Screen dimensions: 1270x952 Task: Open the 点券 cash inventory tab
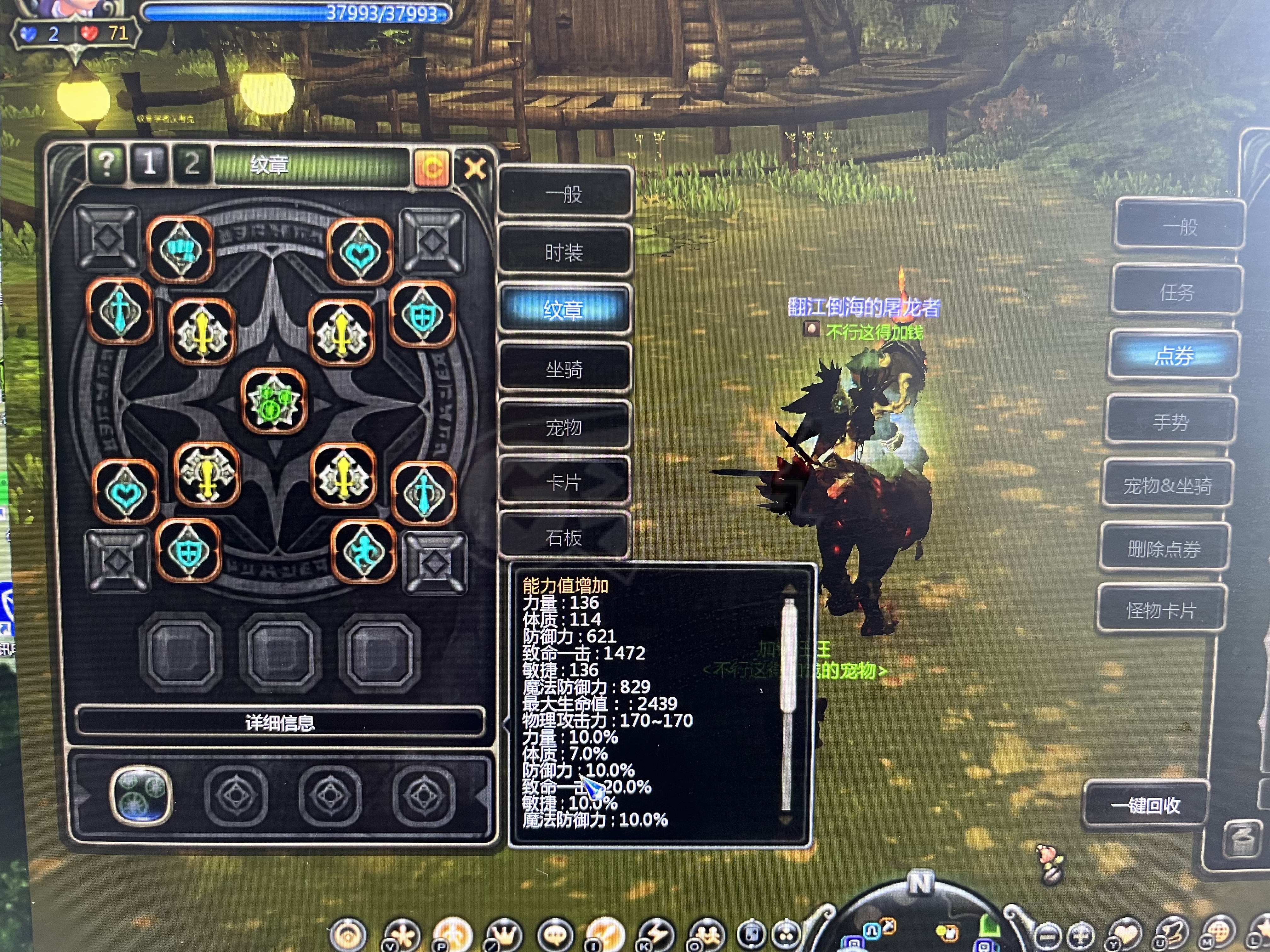coord(1174,356)
